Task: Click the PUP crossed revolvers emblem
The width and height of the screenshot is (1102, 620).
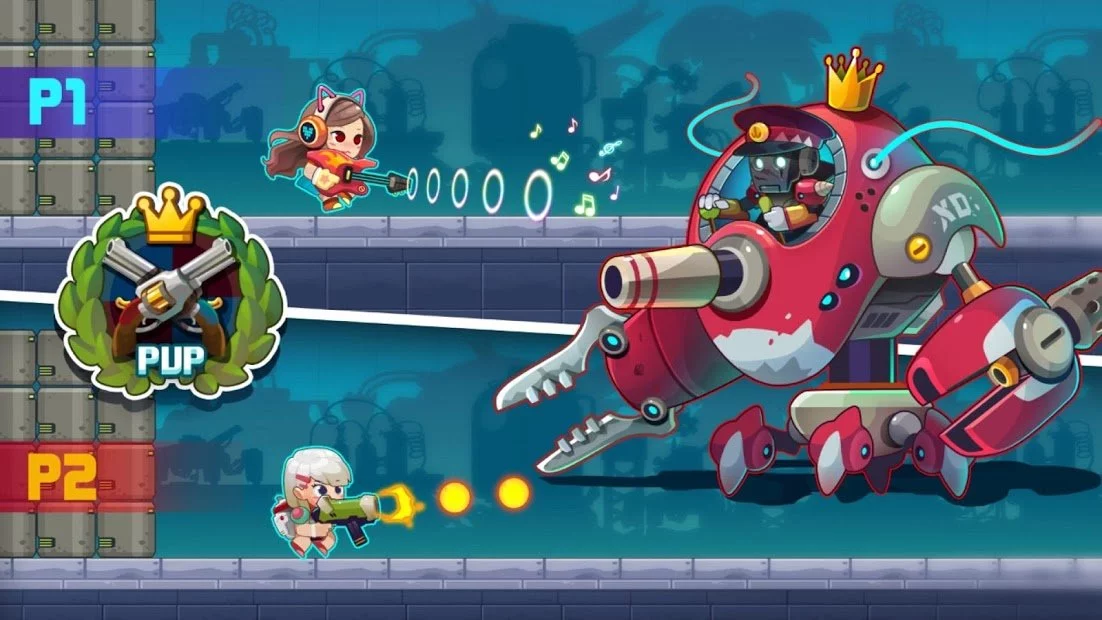Action: pos(168,294)
